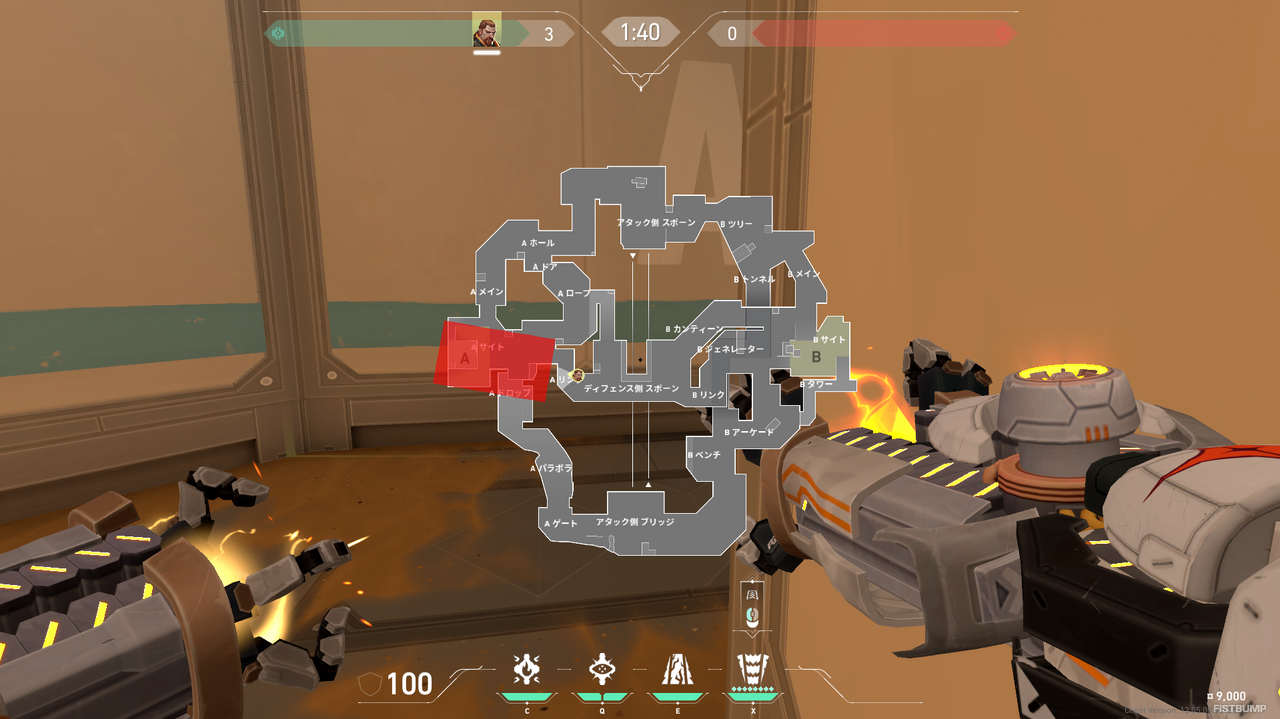Select the Flashpoint ability icon
The height and width of the screenshot is (719, 1280).
(601, 668)
